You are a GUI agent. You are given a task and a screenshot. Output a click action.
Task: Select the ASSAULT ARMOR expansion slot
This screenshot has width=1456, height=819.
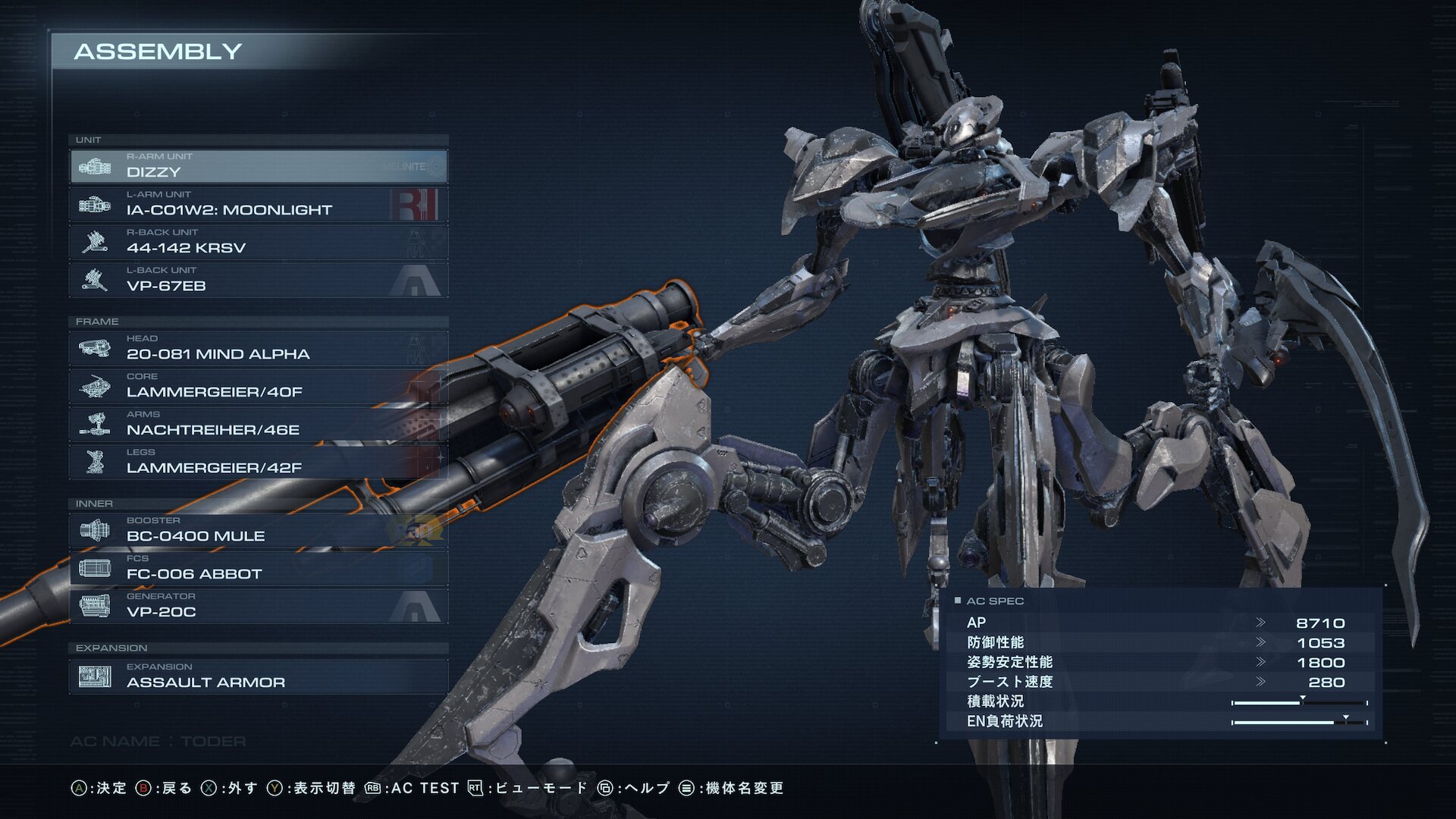(258, 676)
